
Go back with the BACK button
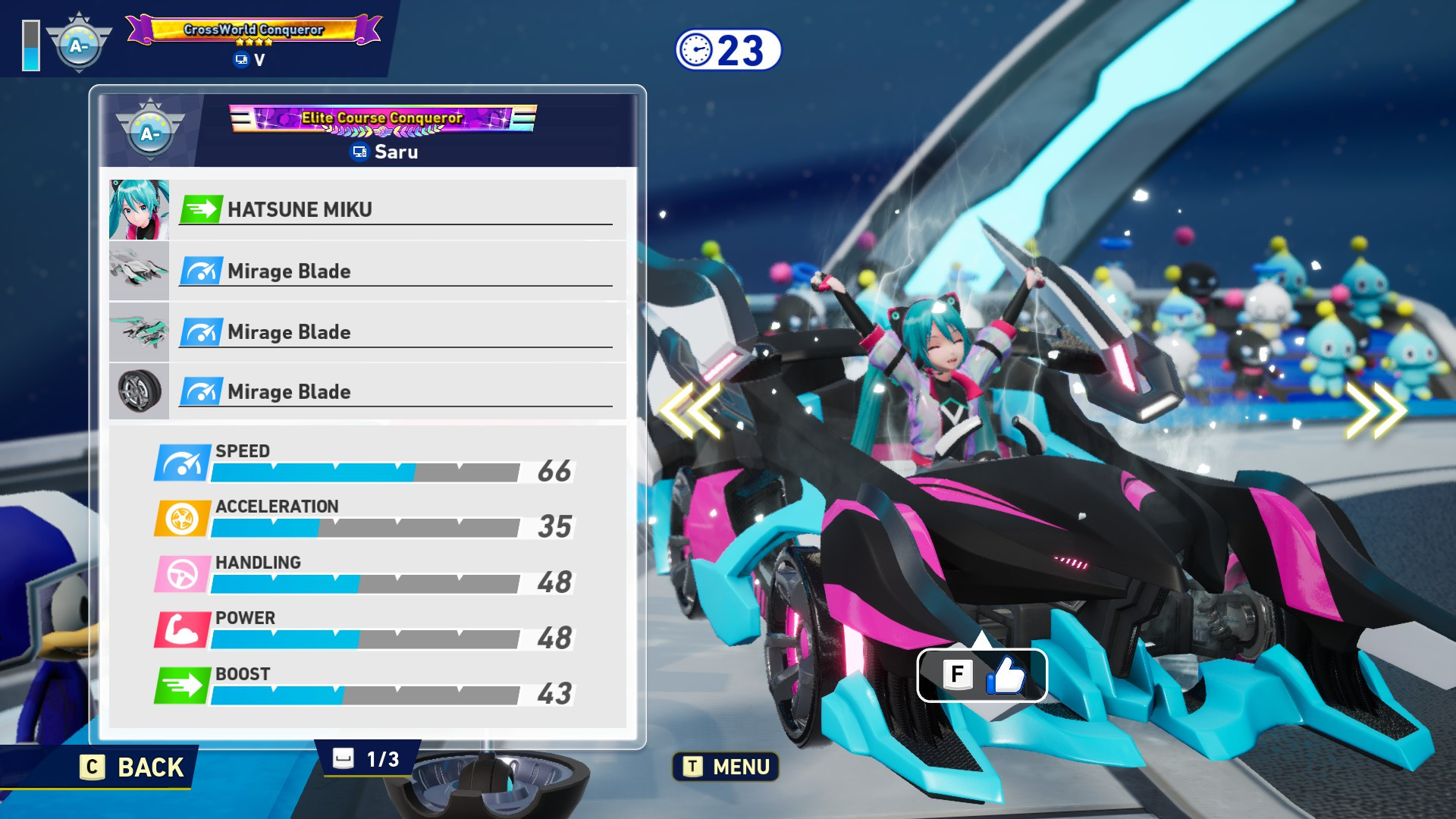tap(133, 767)
